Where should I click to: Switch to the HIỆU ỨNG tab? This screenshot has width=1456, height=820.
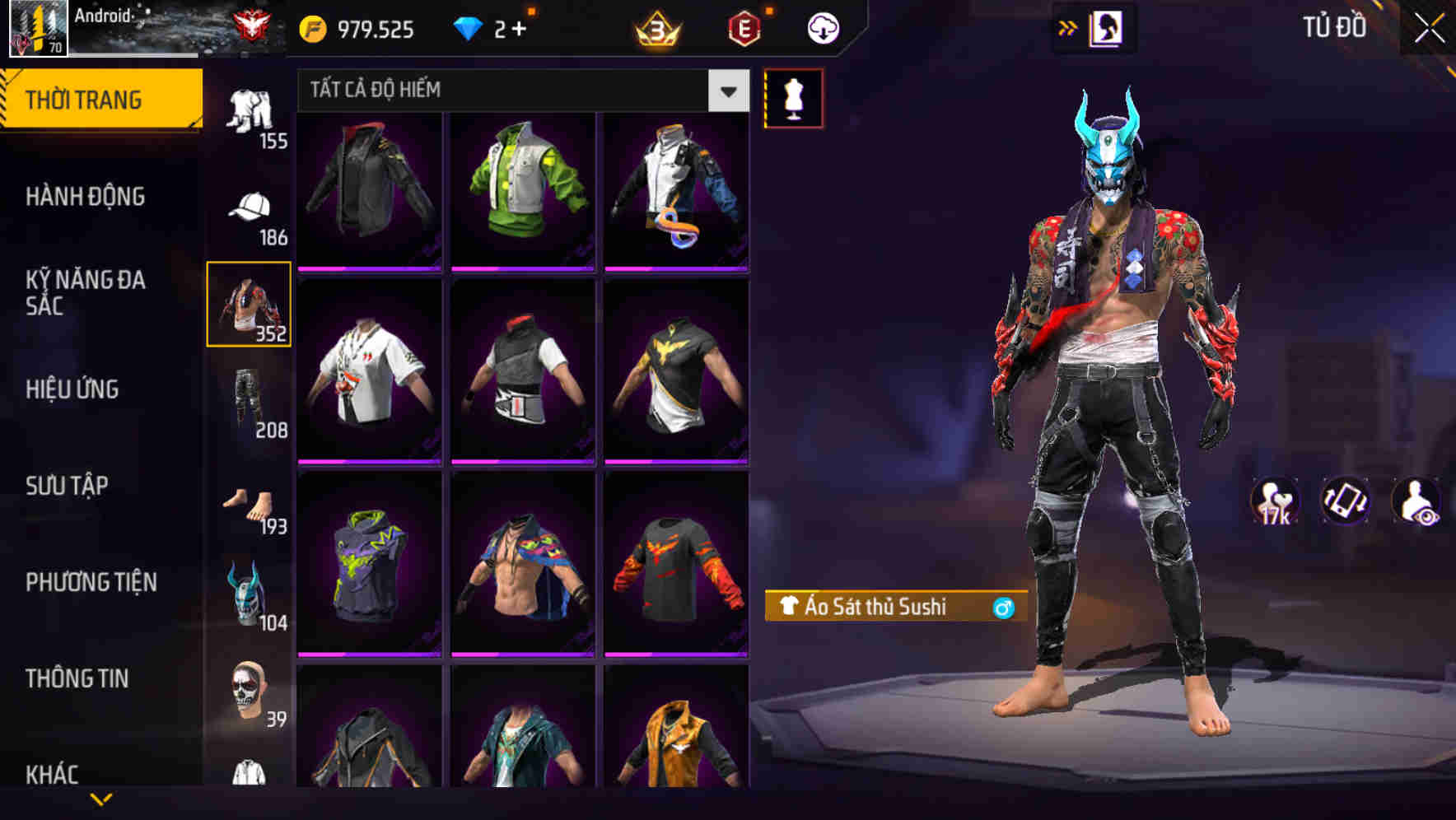click(x=74, y=389)
